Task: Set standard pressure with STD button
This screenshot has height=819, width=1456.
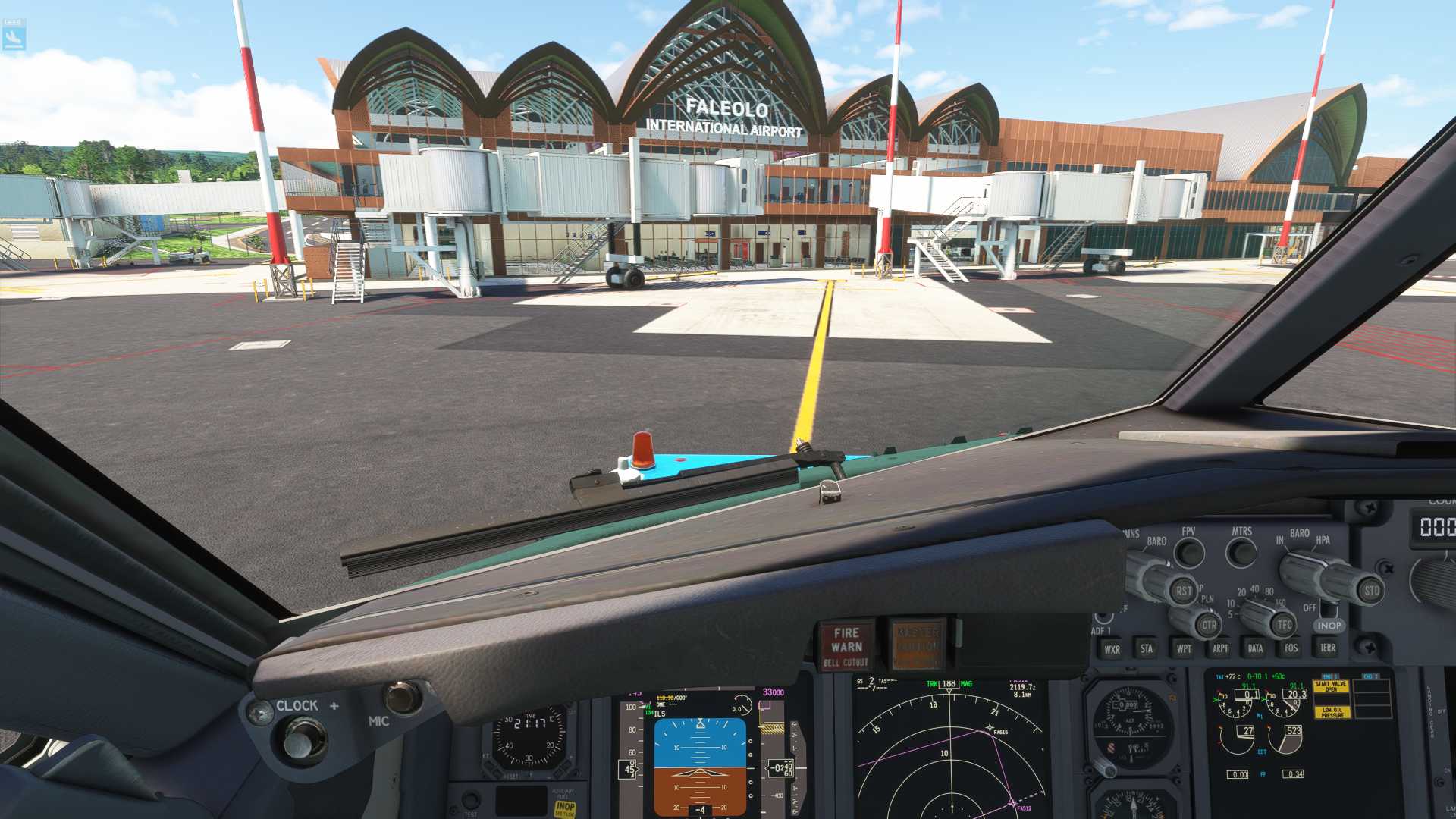Action: (1371, 591)
